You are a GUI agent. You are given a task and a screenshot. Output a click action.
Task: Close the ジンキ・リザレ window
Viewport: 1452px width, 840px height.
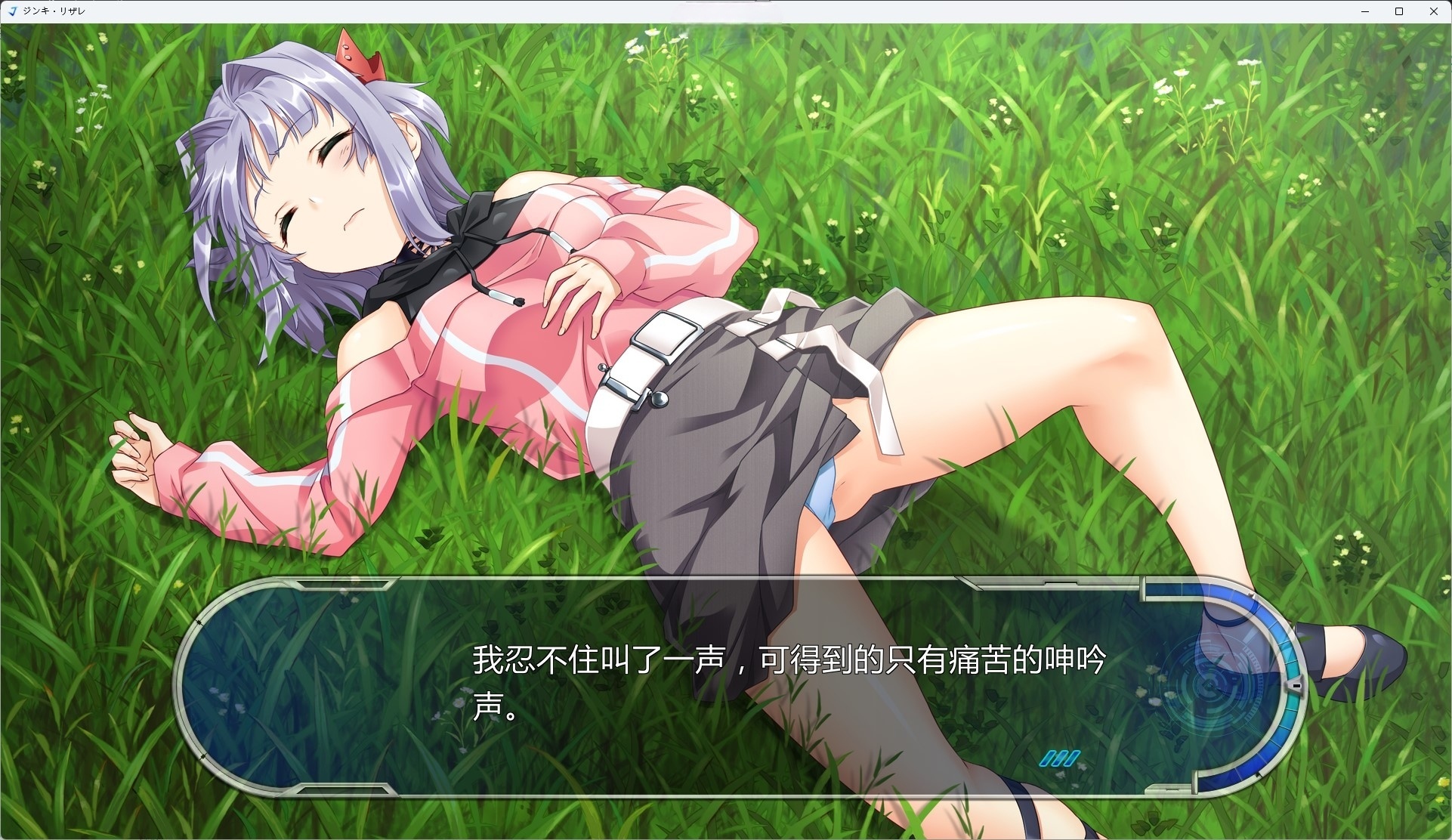pos(1434,11)
